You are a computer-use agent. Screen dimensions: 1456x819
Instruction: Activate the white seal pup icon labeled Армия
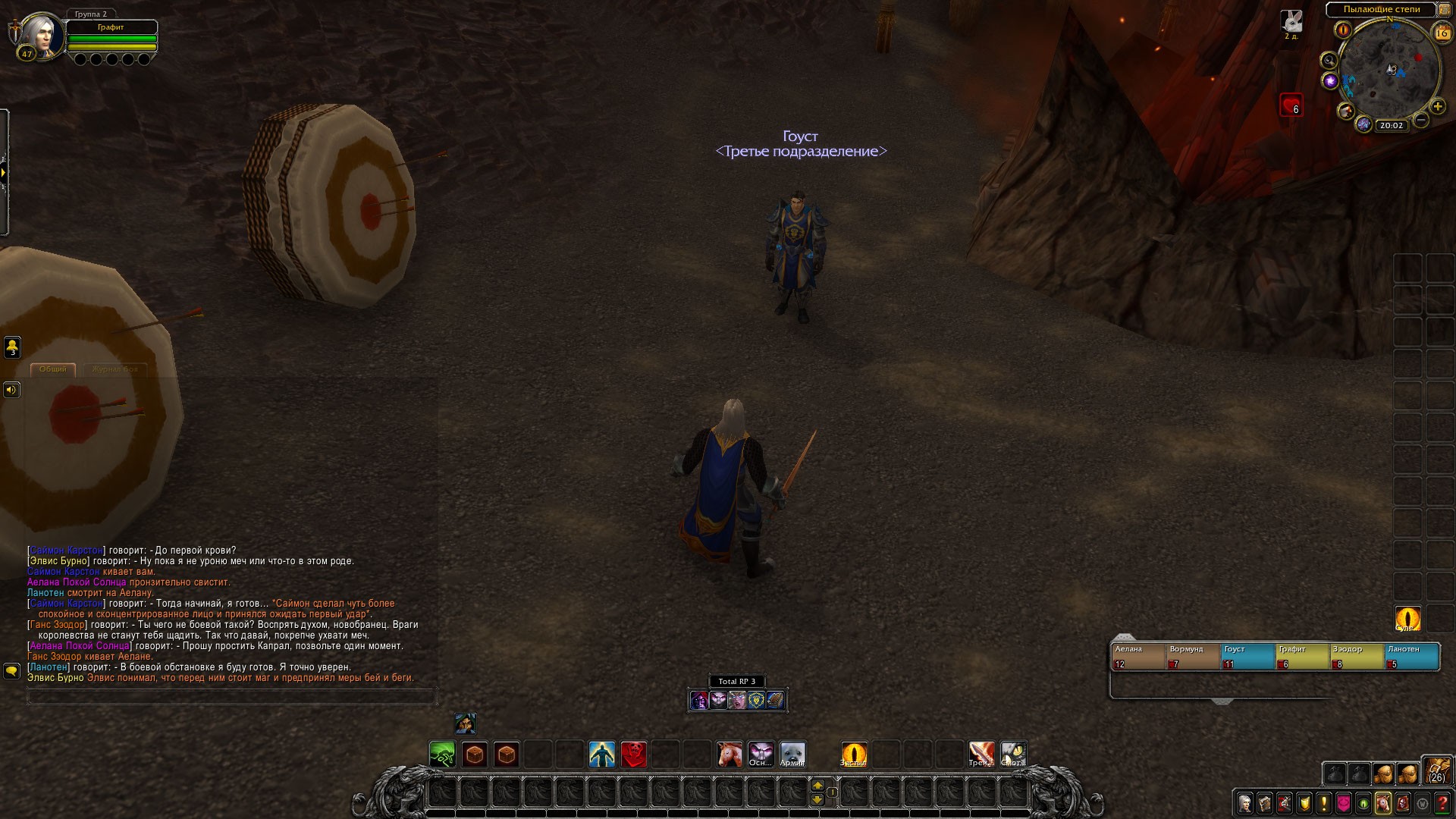793,755
